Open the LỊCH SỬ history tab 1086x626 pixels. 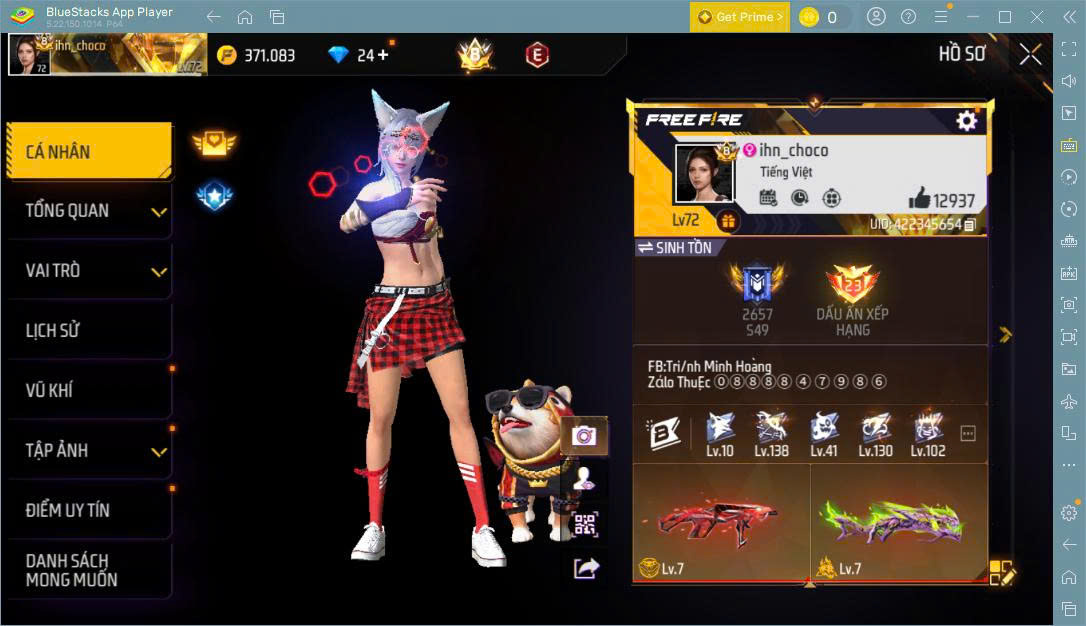[x=88, y=331]
